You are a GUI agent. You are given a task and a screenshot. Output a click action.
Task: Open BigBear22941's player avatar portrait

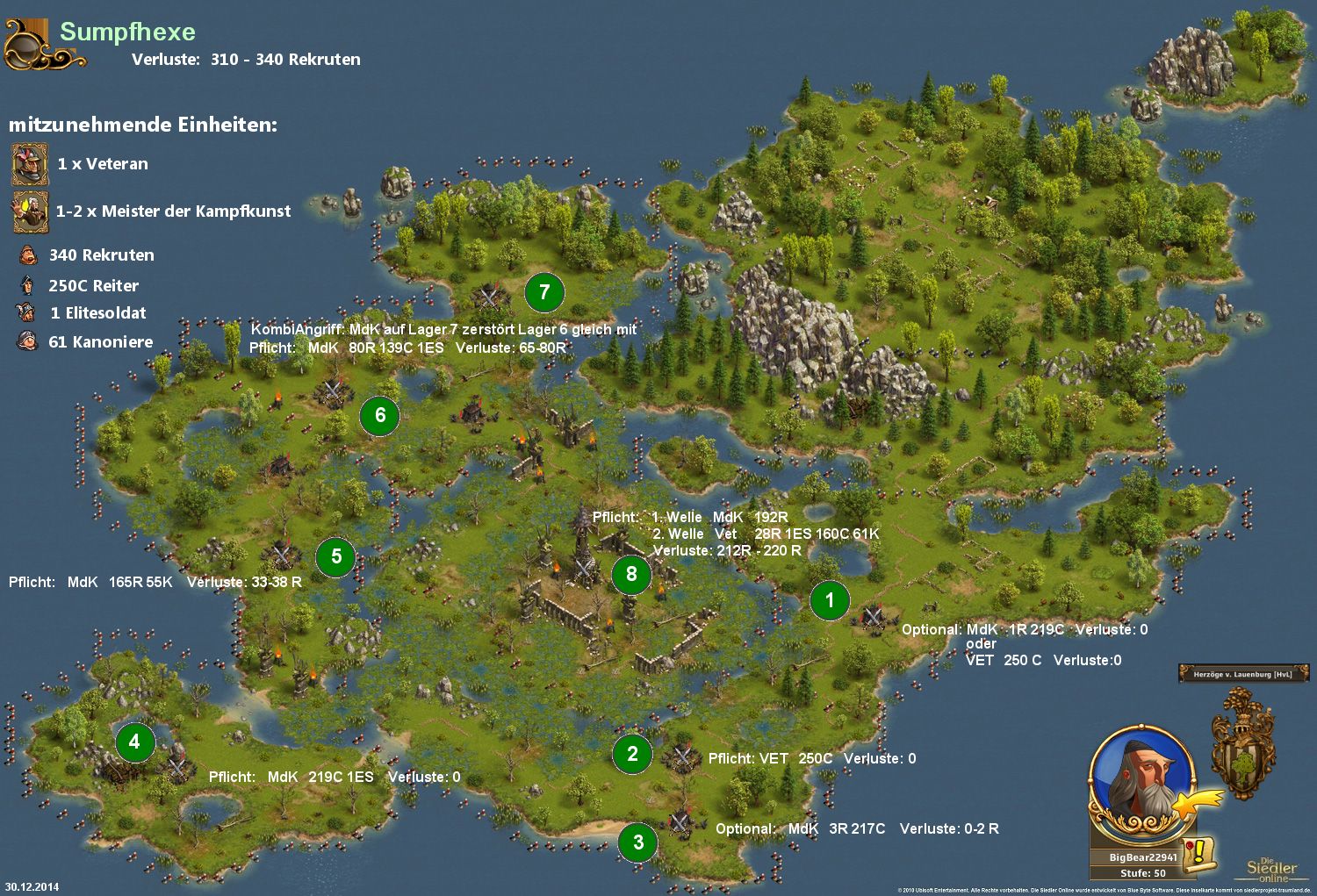coord(1140,778)
